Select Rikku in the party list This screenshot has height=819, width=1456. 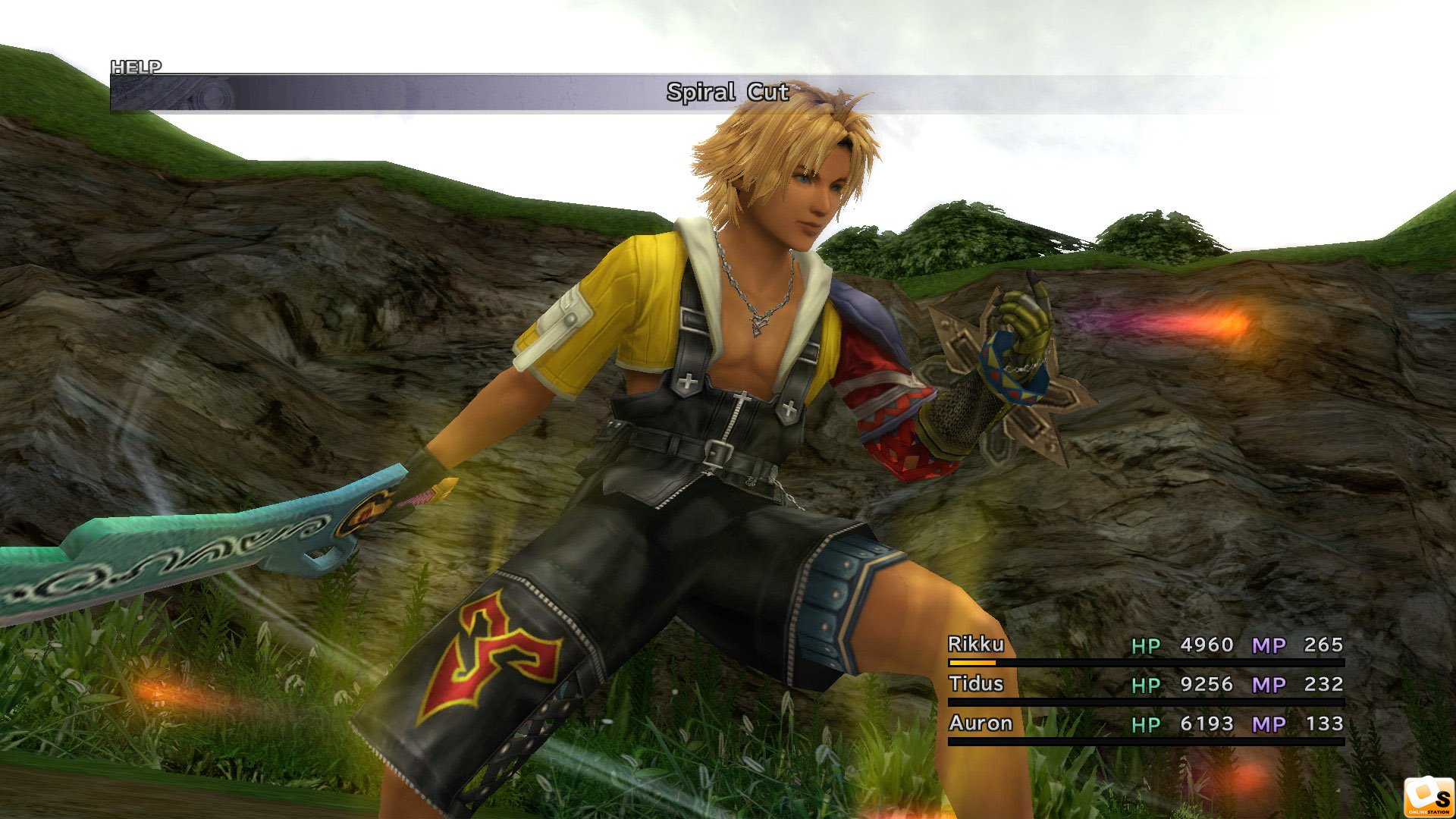click(976, 645)
